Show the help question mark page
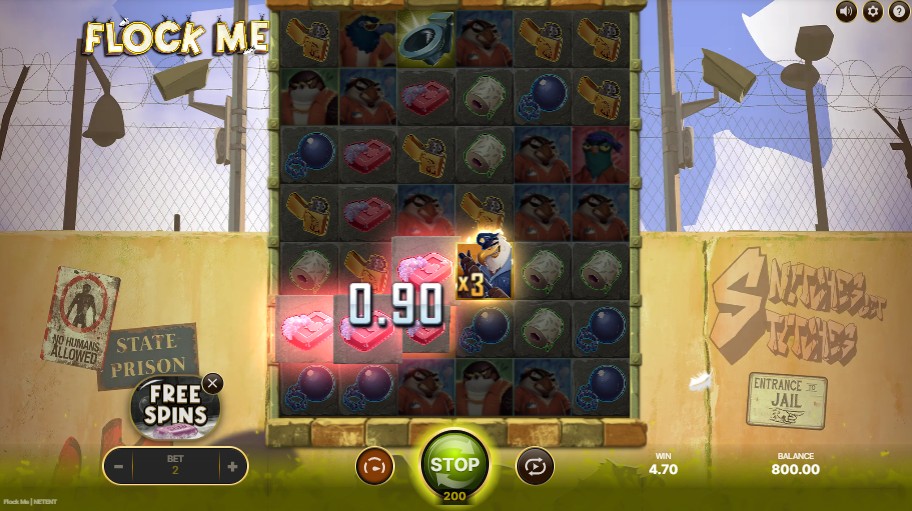Screen dimensions: 912x511 897,11
